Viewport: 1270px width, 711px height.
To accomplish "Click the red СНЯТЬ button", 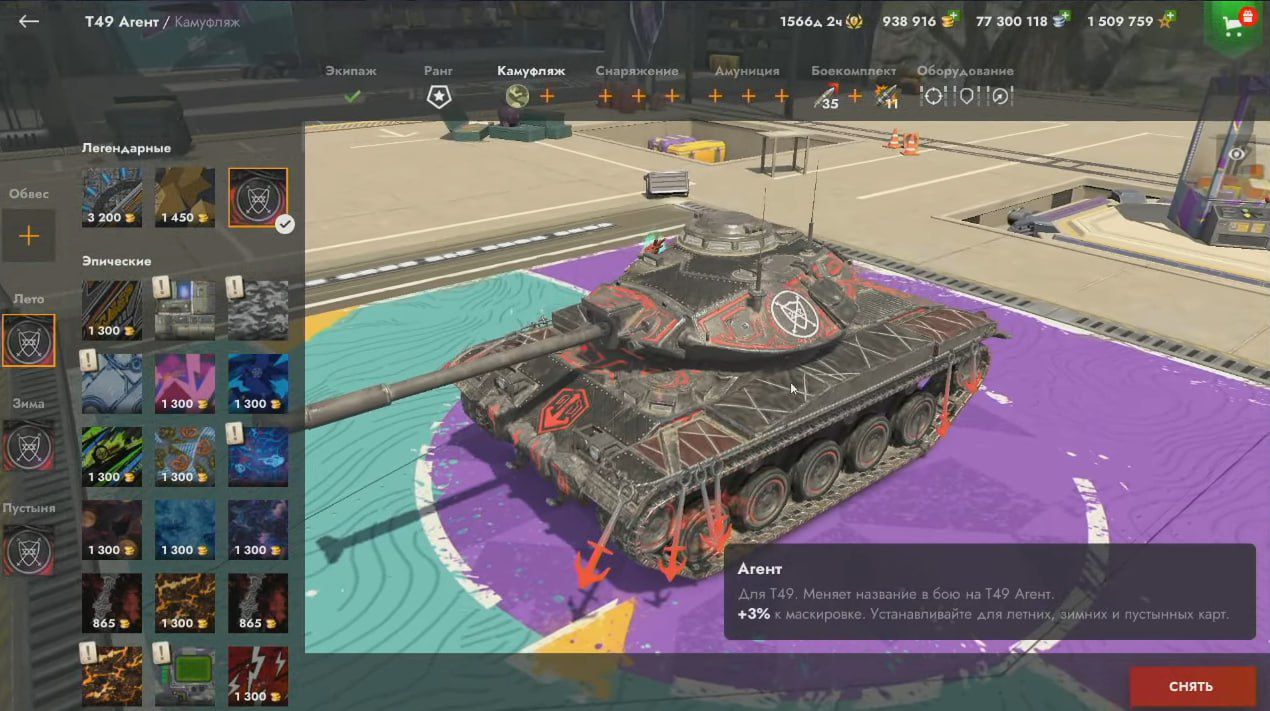I will (1191, 686).
